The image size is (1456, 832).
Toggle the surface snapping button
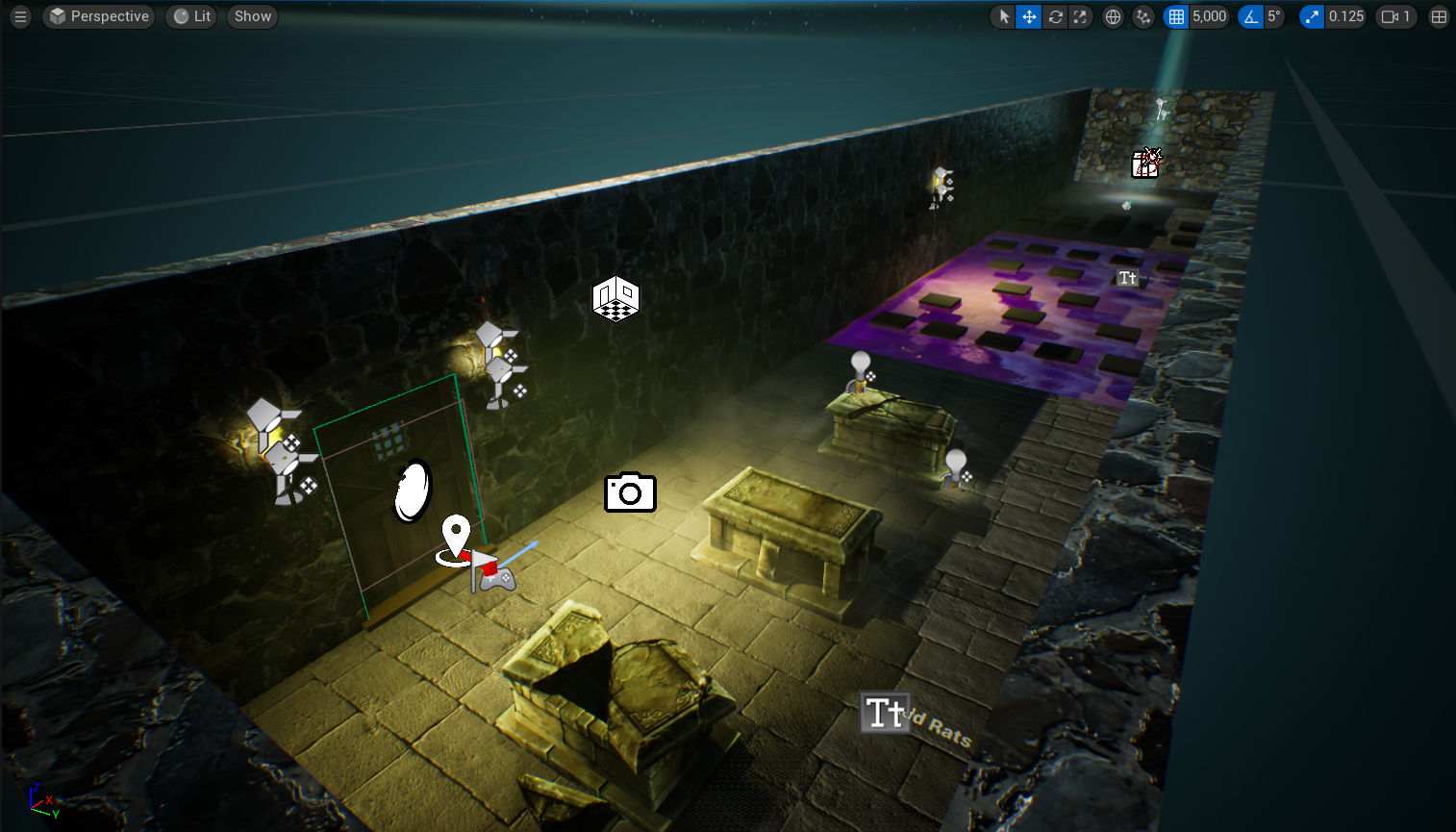point(1142,16)
